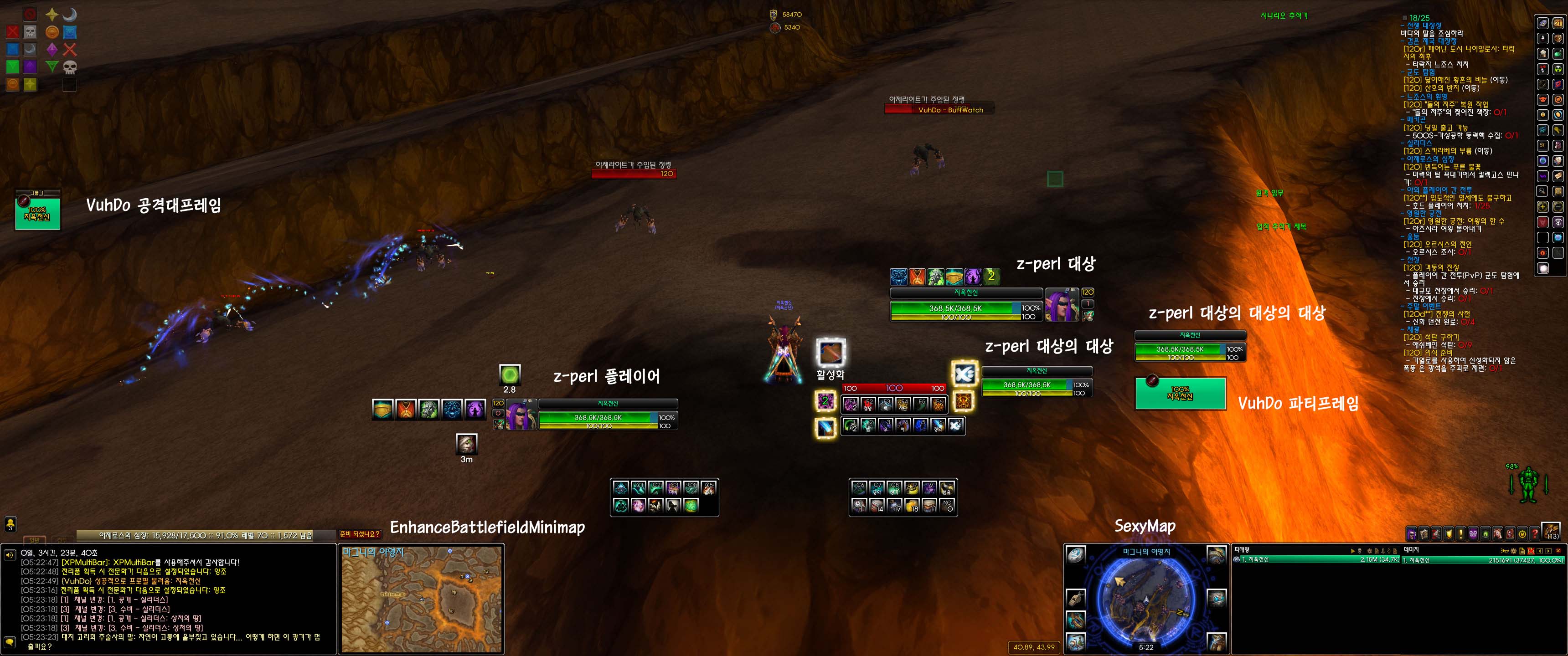Image resolution: width=1568 pixels, height=656 pixels.
Task: Click the '준비 되셨나요?' ready check button
Action: (360, 534)
